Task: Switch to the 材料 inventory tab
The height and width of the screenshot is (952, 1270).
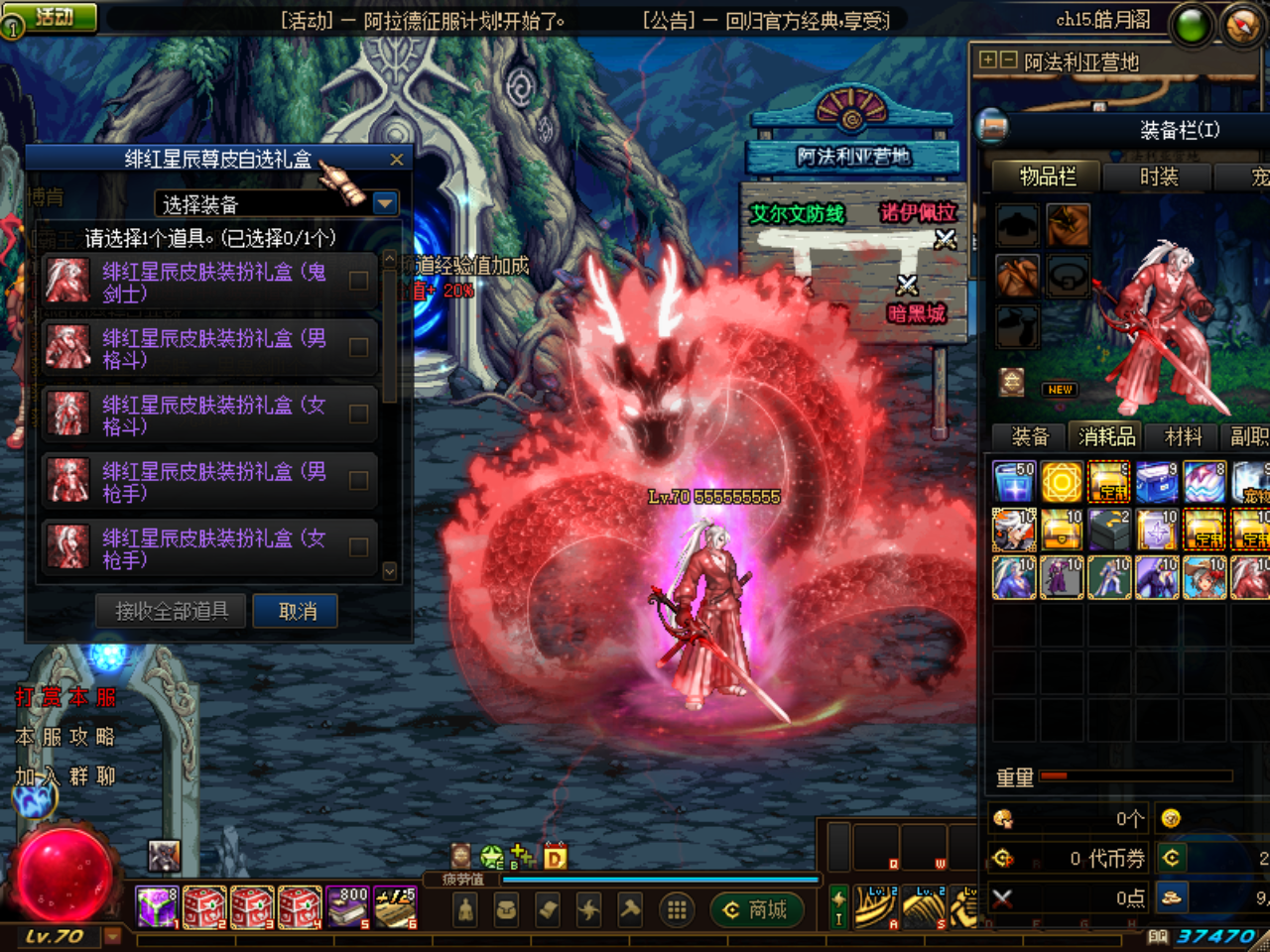Action: pos(1181,436)
